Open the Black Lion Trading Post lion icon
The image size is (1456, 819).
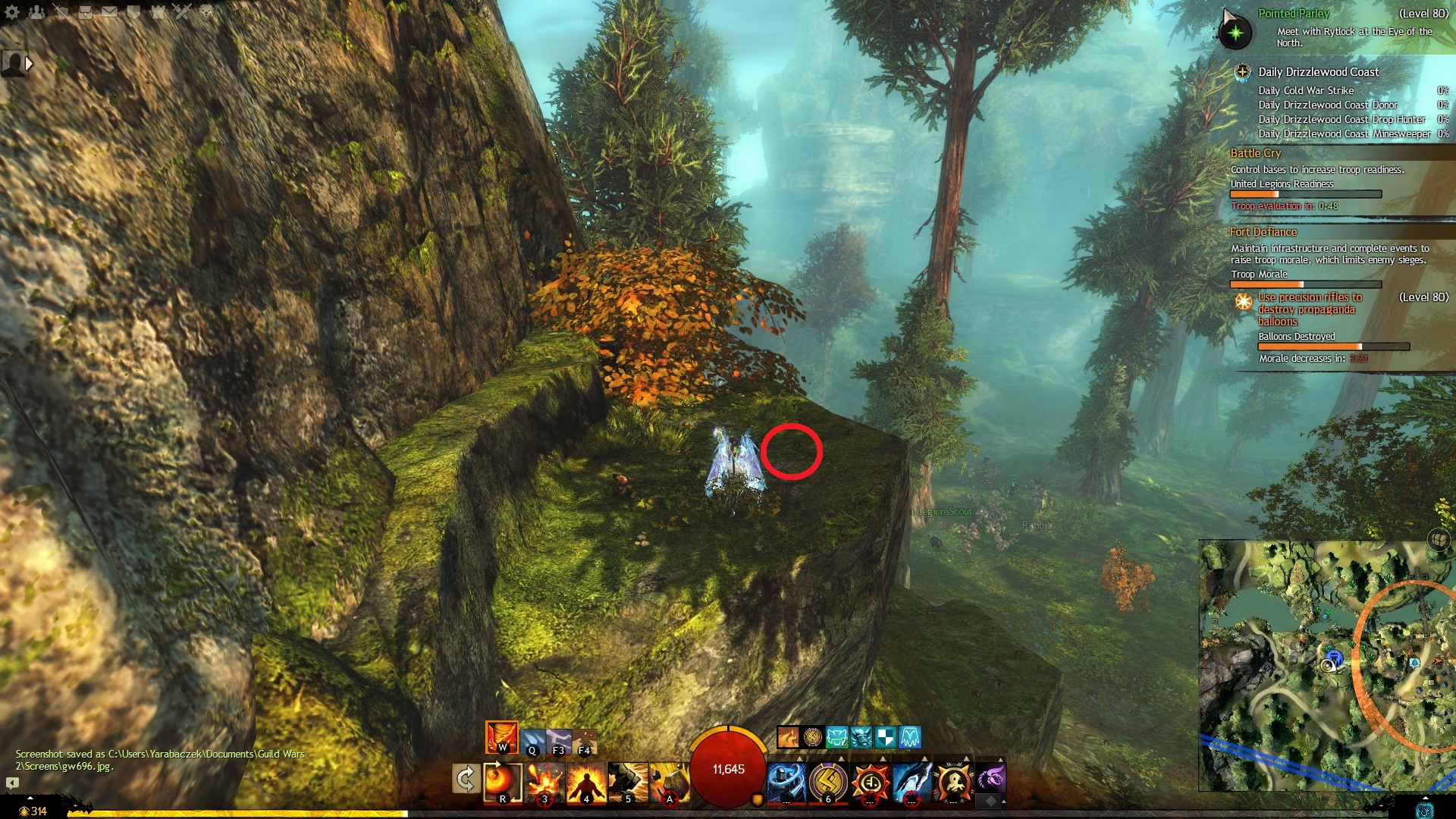pyautogui.click(x=206, y=12)
